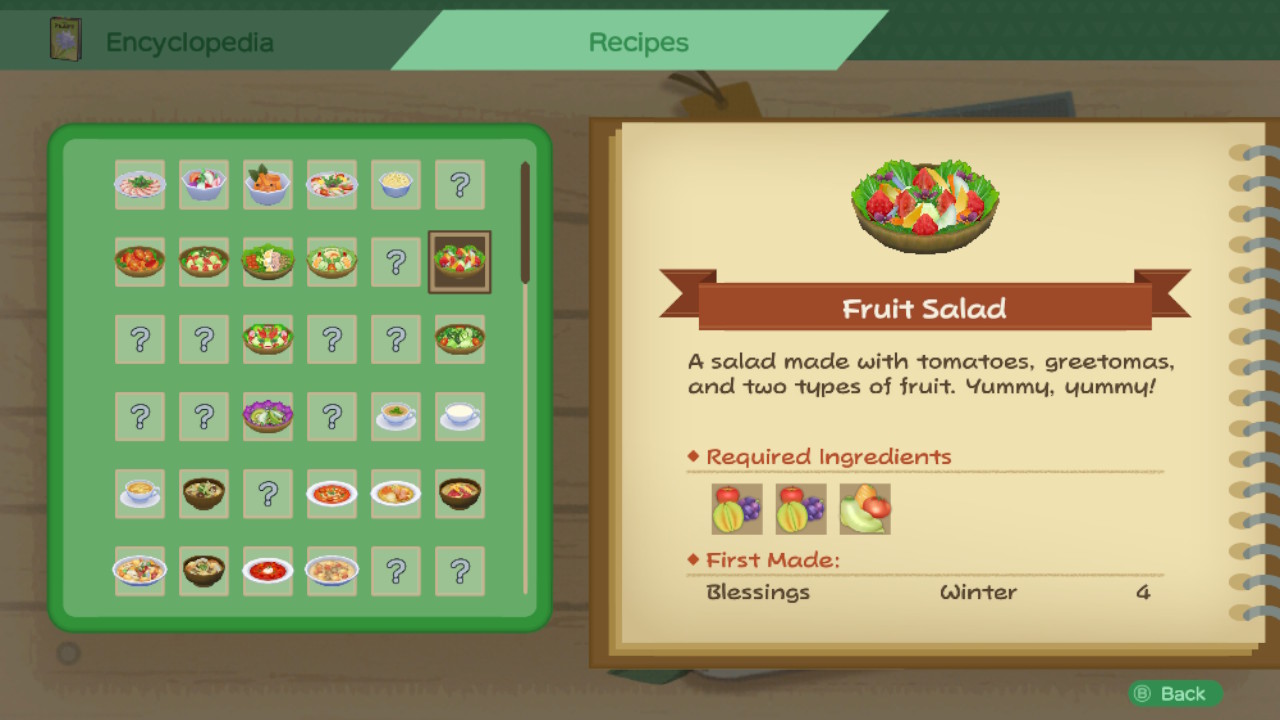Viewport: 1280px width, 720px height.
Task: Select the broccoli salad recipe at row three's end
Action: click(x=460, y=339)
